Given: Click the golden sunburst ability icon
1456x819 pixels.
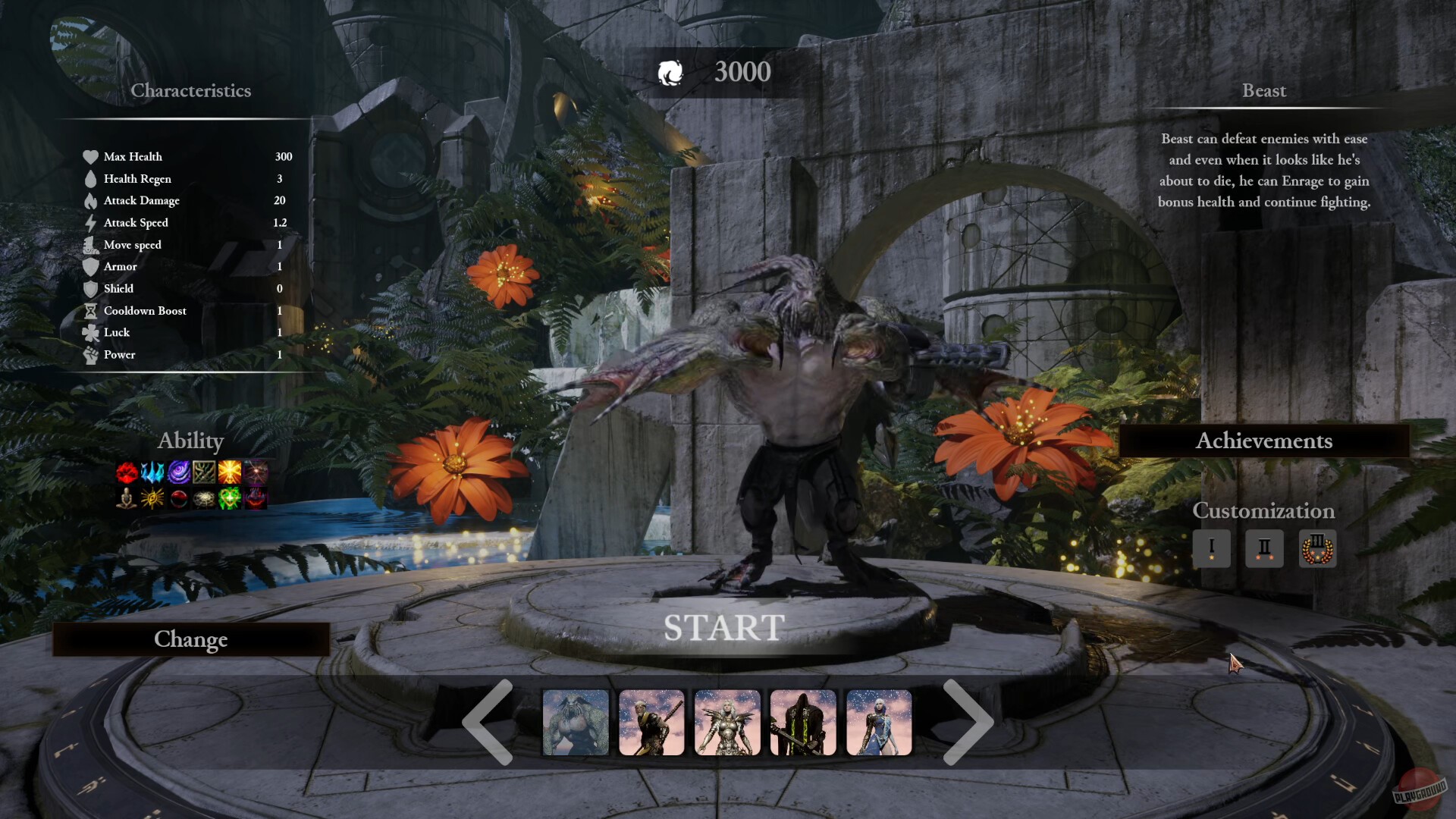Looking at the screenshot, I should coord(229,472).
